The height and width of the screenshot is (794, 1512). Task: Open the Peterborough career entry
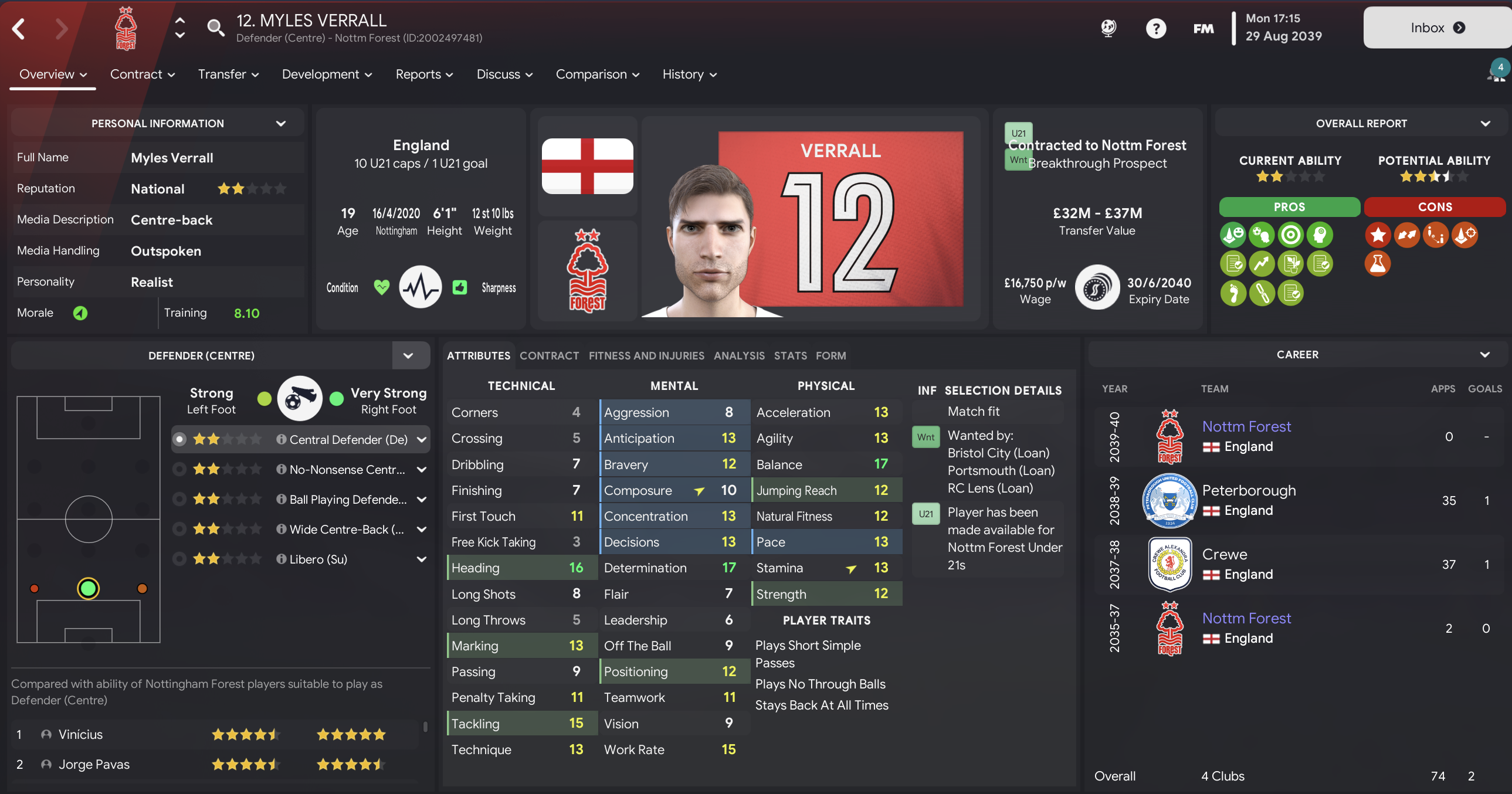tap(1249, 491)
